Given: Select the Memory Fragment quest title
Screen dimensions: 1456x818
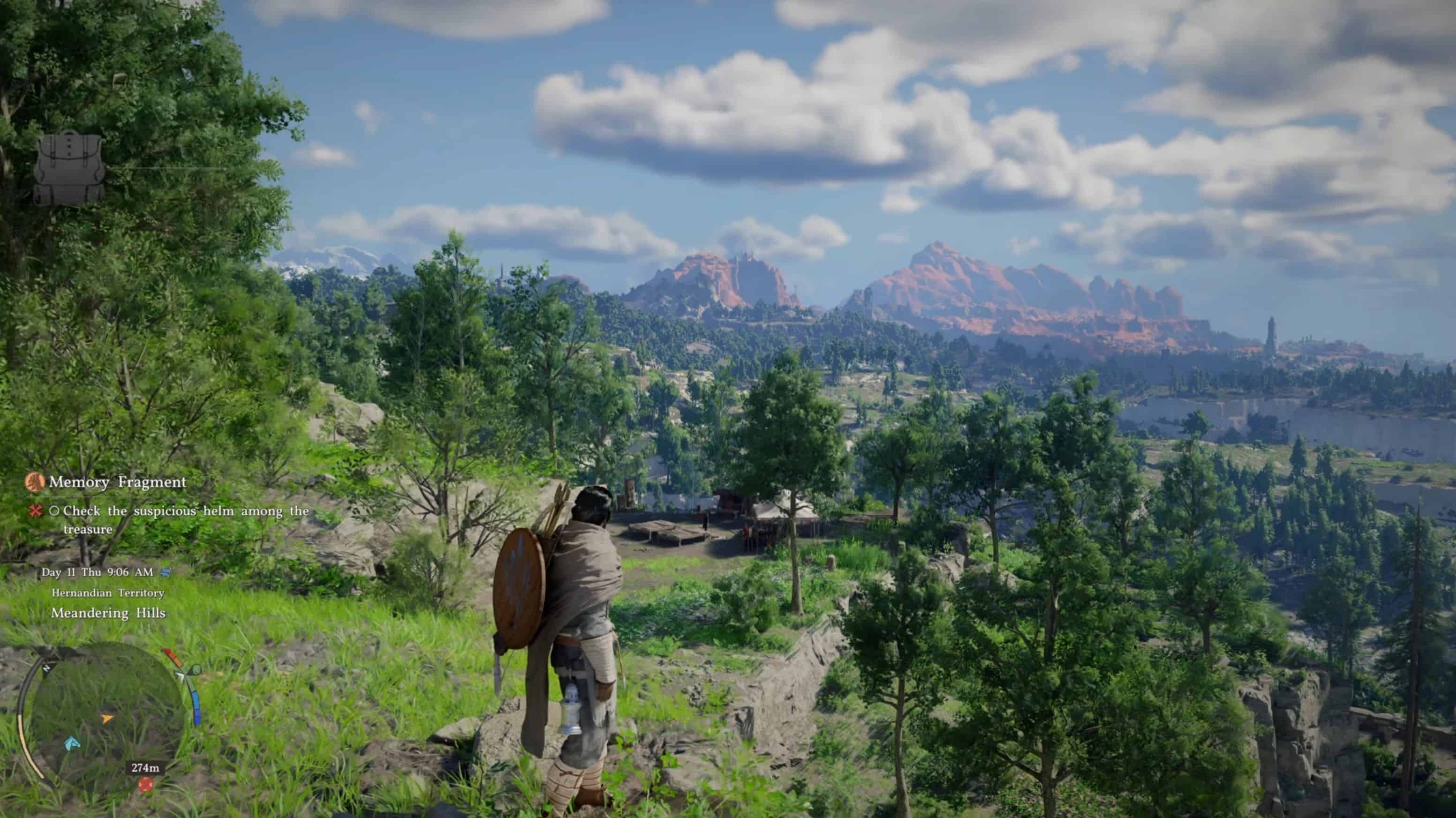Looking at the screenshot, I should [118, 482].
